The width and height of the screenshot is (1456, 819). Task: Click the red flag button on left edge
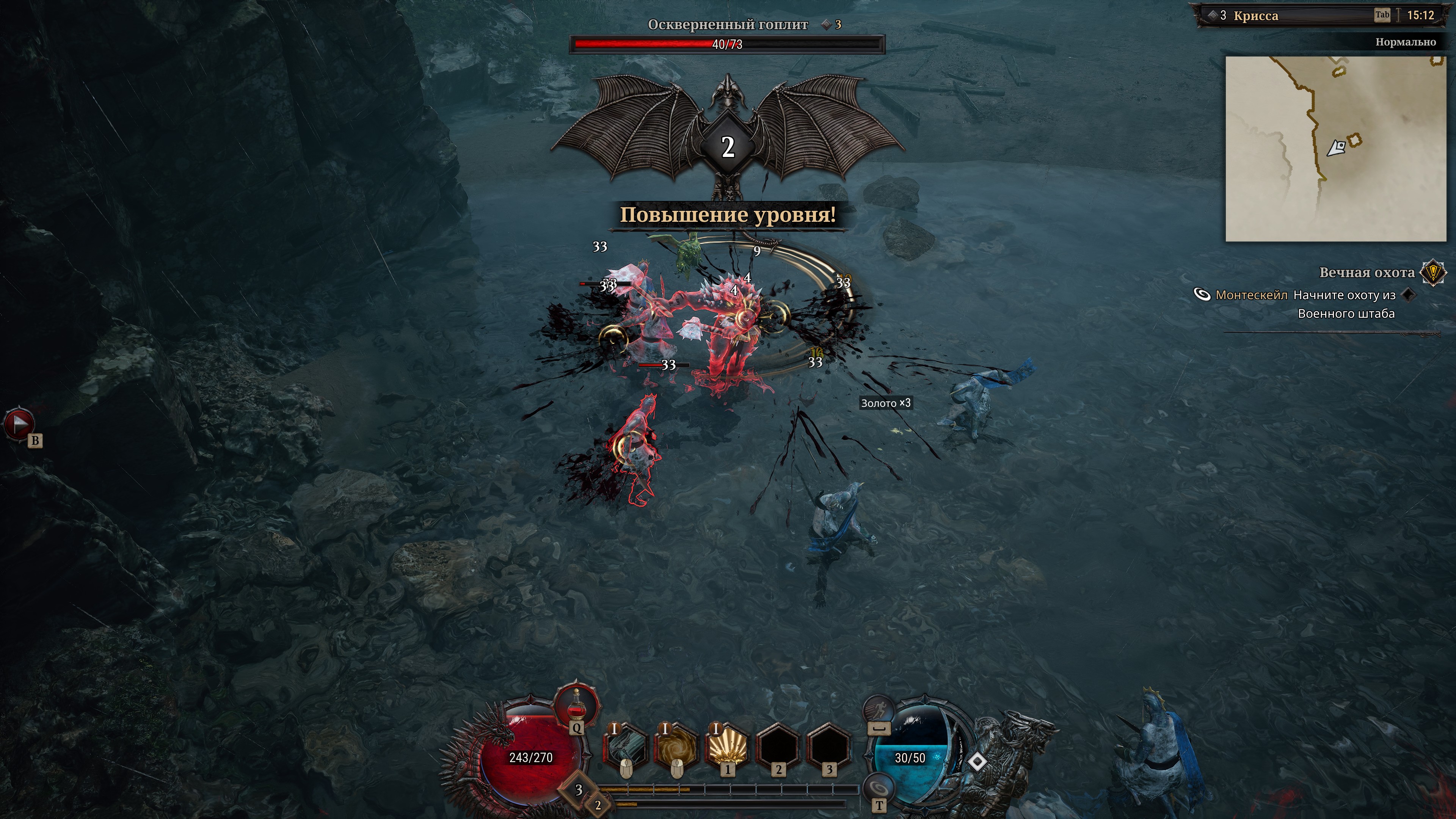click(x=19, y=424)
